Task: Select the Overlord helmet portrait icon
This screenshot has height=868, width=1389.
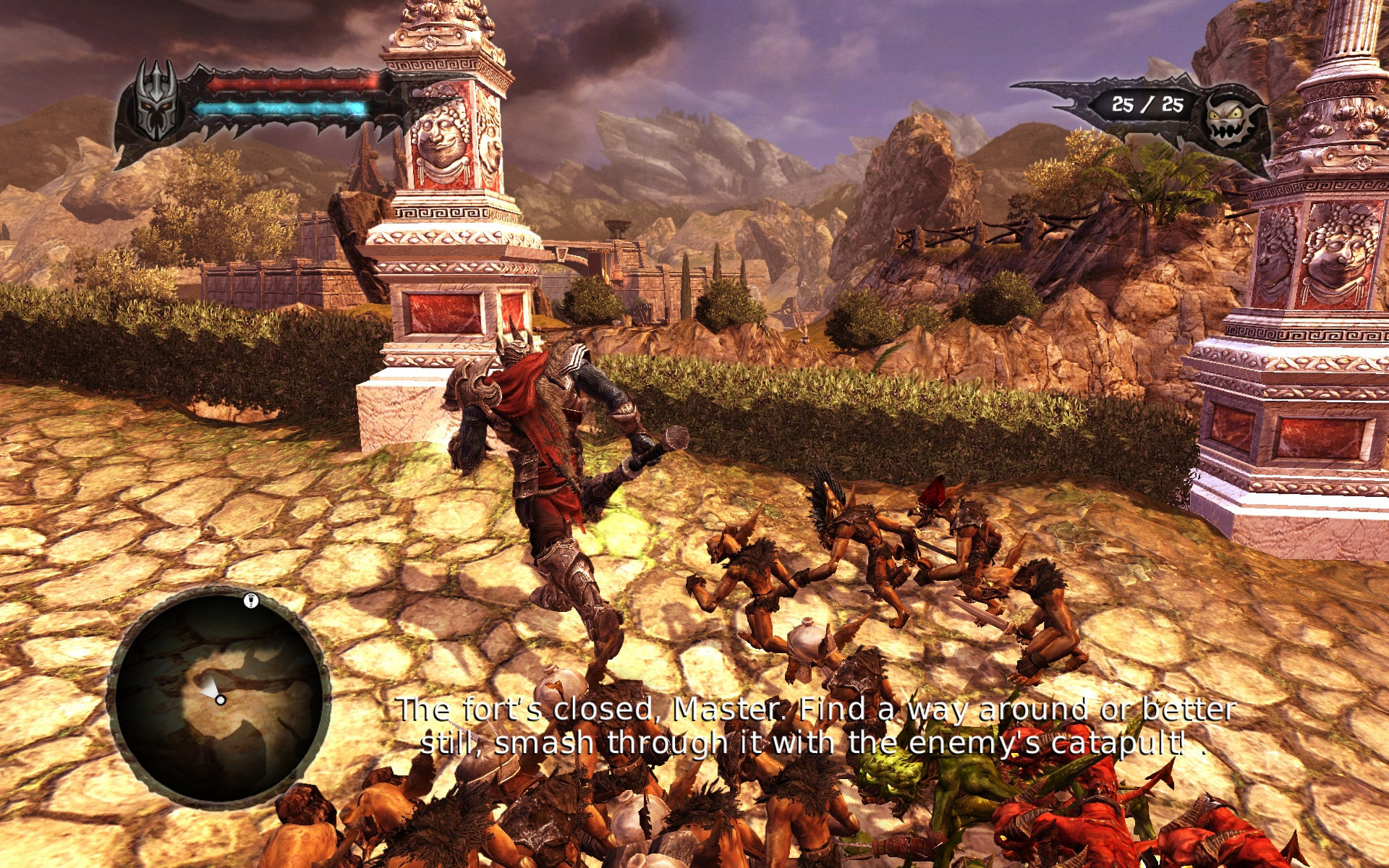Action: (157, 101)
